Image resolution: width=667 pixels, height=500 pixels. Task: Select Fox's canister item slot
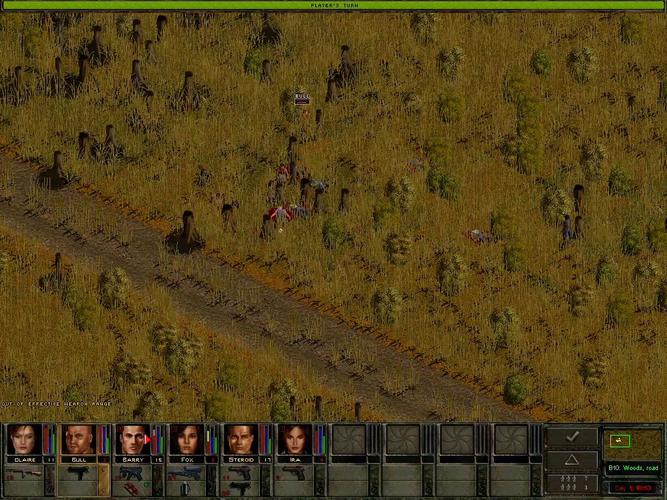click(x=184, y=488)
